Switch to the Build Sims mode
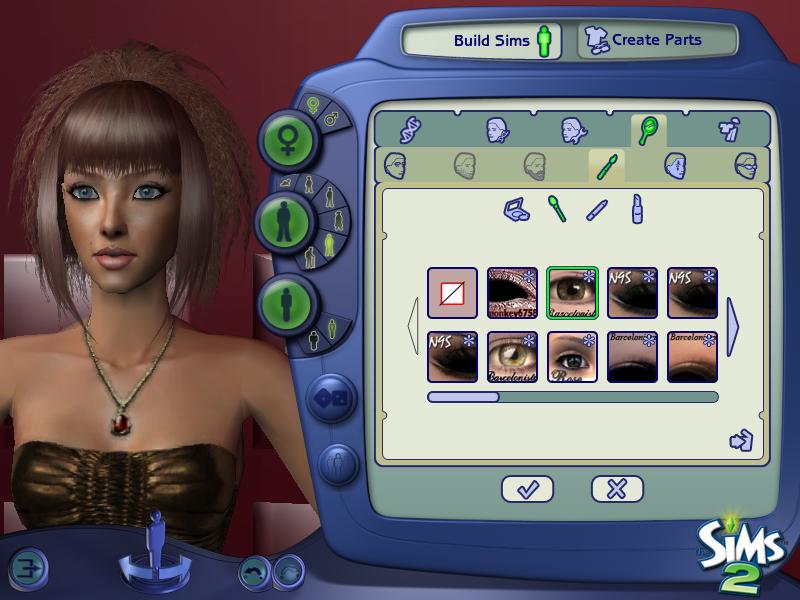 (481, 41)
